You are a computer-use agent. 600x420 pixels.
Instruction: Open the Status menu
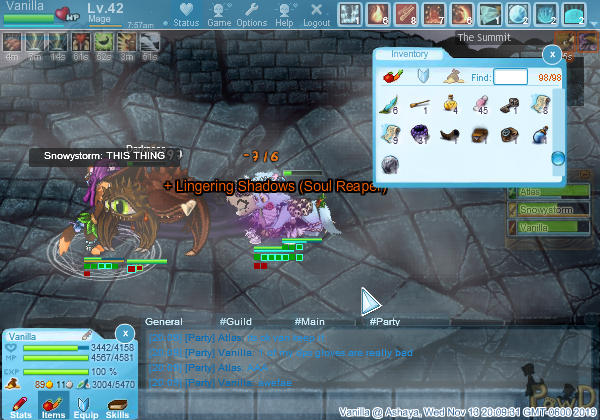click(x=185, y=15)
